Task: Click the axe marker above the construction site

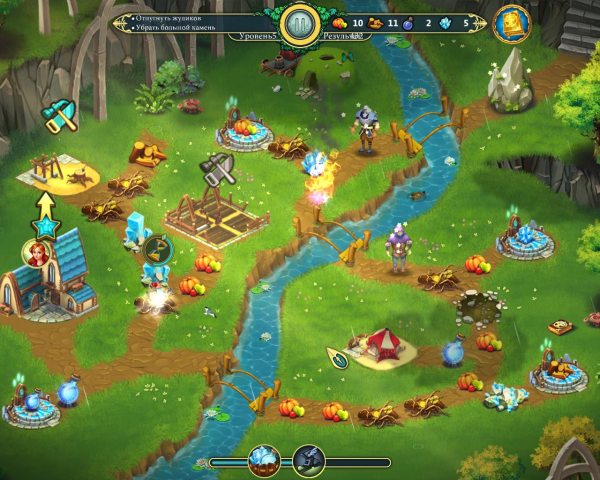Action: click(216, 170)
